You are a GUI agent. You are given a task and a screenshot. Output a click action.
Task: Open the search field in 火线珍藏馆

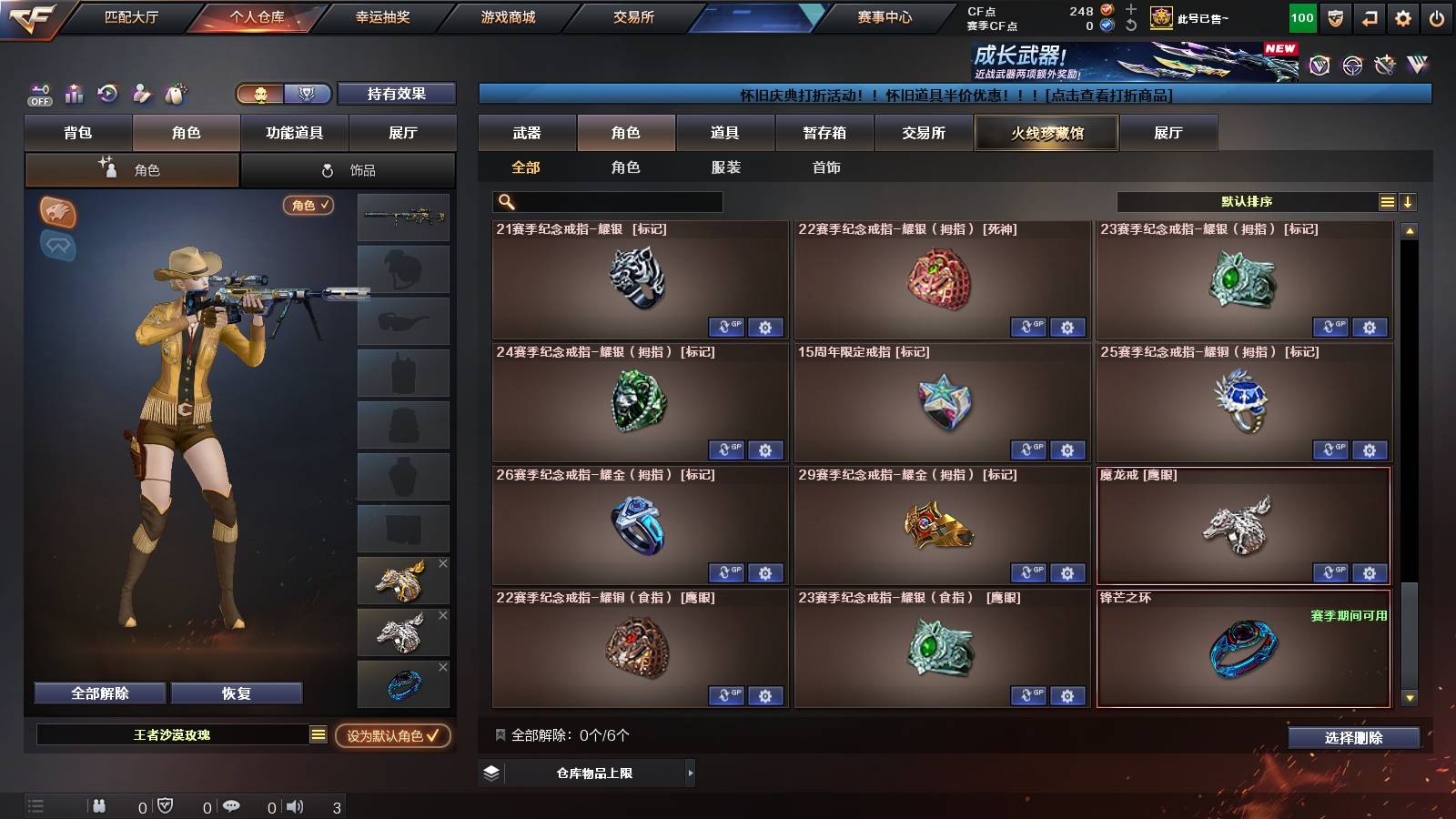605,202
